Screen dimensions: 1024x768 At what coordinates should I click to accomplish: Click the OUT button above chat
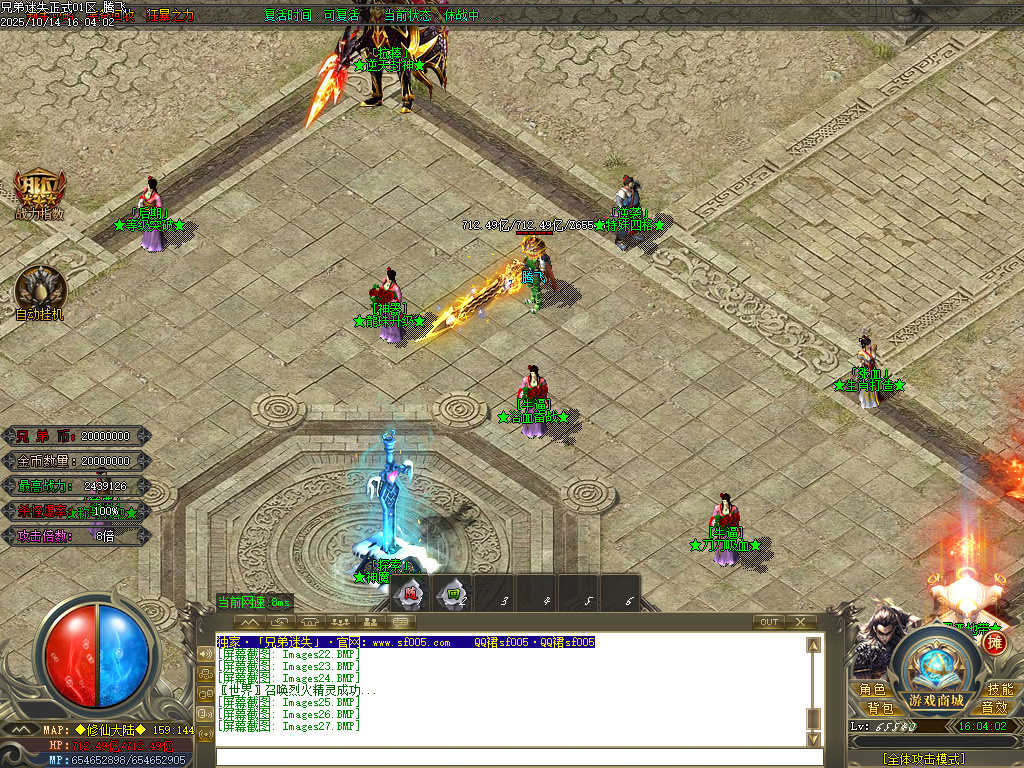tap(769, 622)
